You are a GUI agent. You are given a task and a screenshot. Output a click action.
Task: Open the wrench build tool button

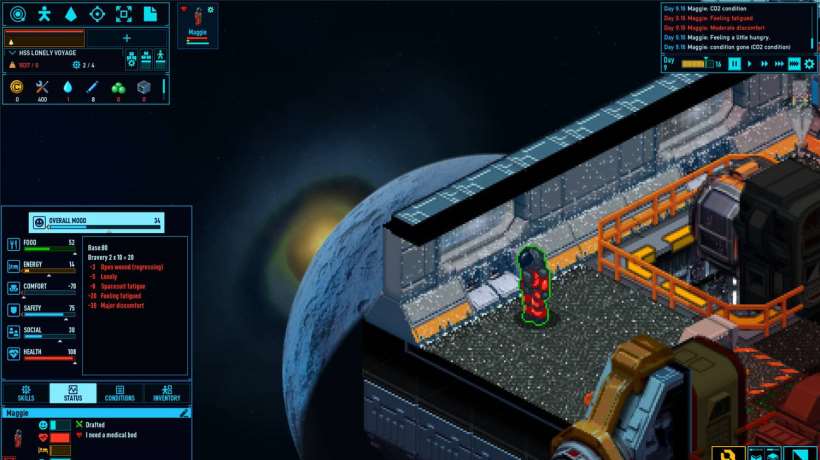(729, 453)
